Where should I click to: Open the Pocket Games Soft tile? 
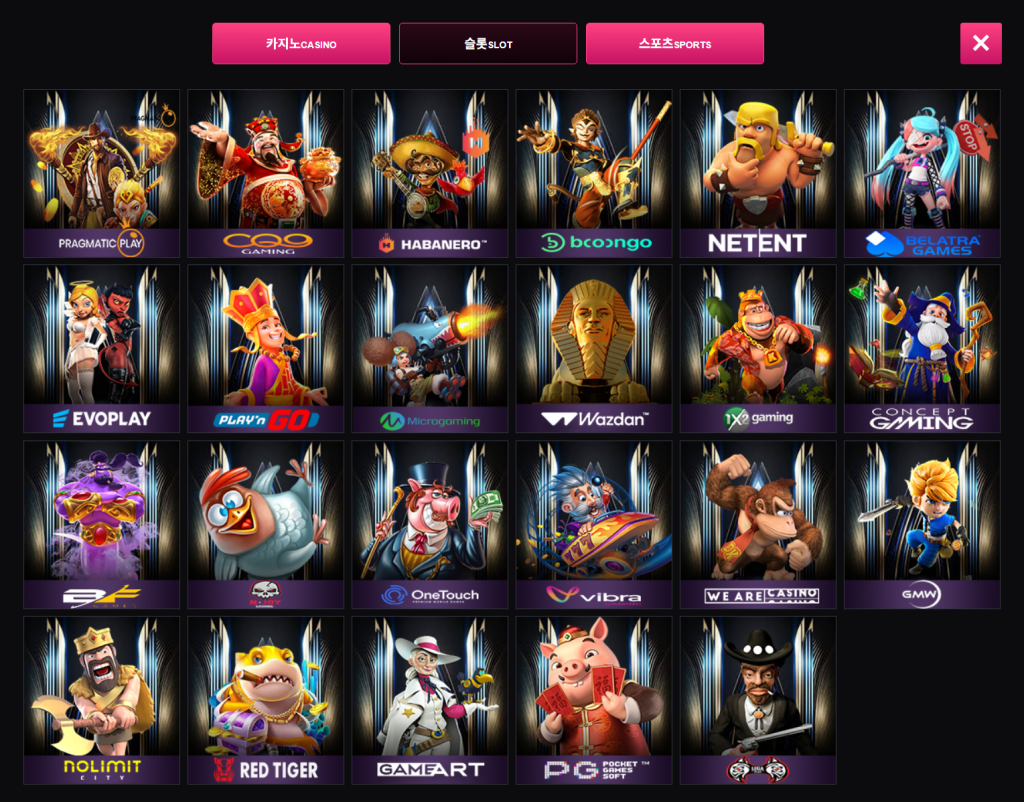(x=594, y=700)
